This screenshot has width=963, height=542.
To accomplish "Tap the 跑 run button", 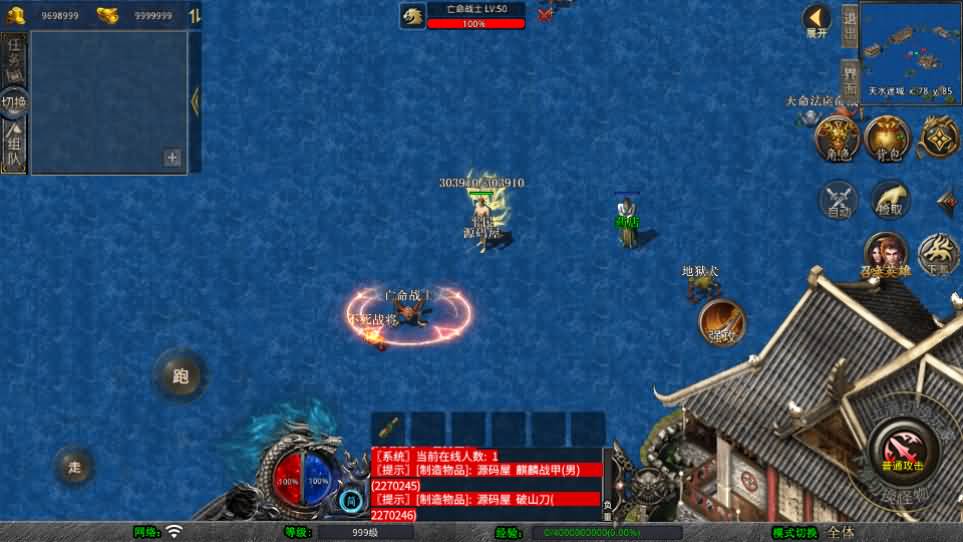I will (180, 376).
